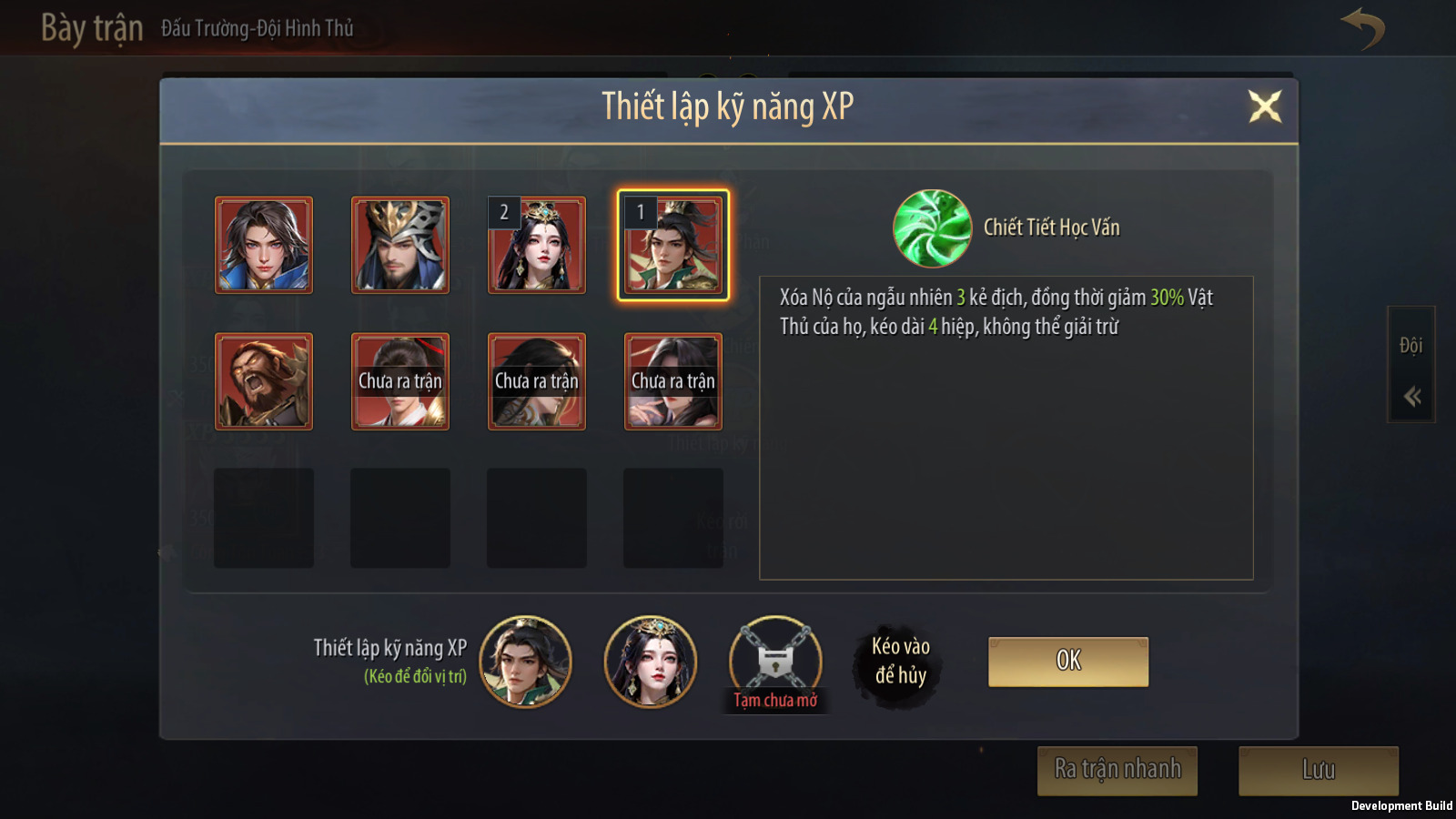Choose Ra trận nhanh quick deploy

coord(1117,770)
